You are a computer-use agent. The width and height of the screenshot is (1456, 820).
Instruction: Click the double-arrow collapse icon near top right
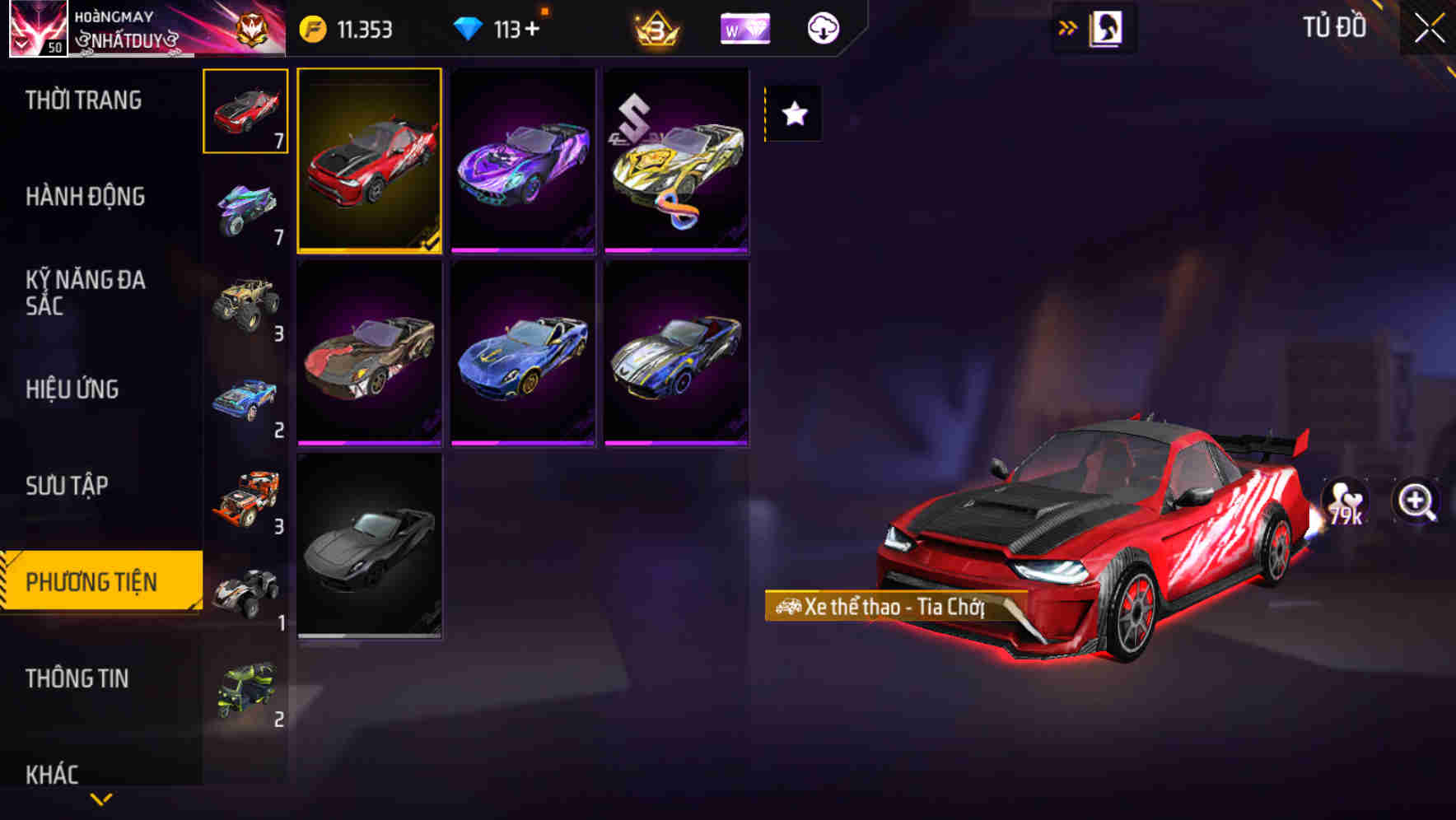1068,27
